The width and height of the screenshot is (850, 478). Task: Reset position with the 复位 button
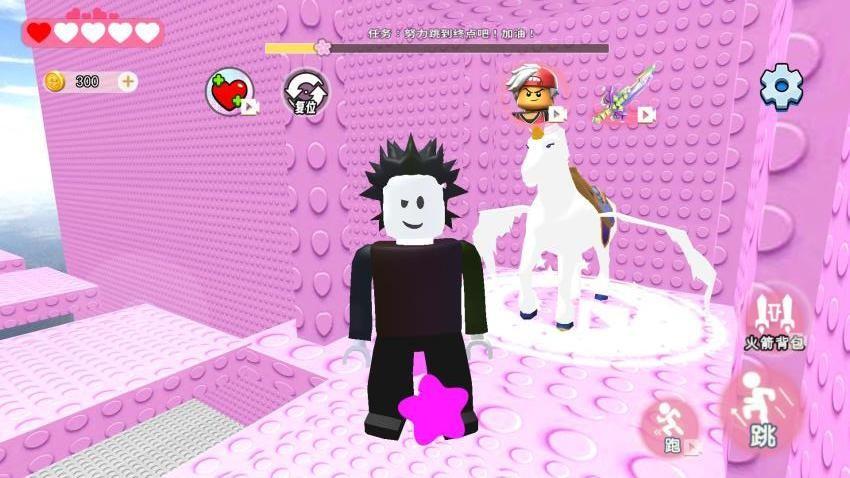click(x=306, y=93)
